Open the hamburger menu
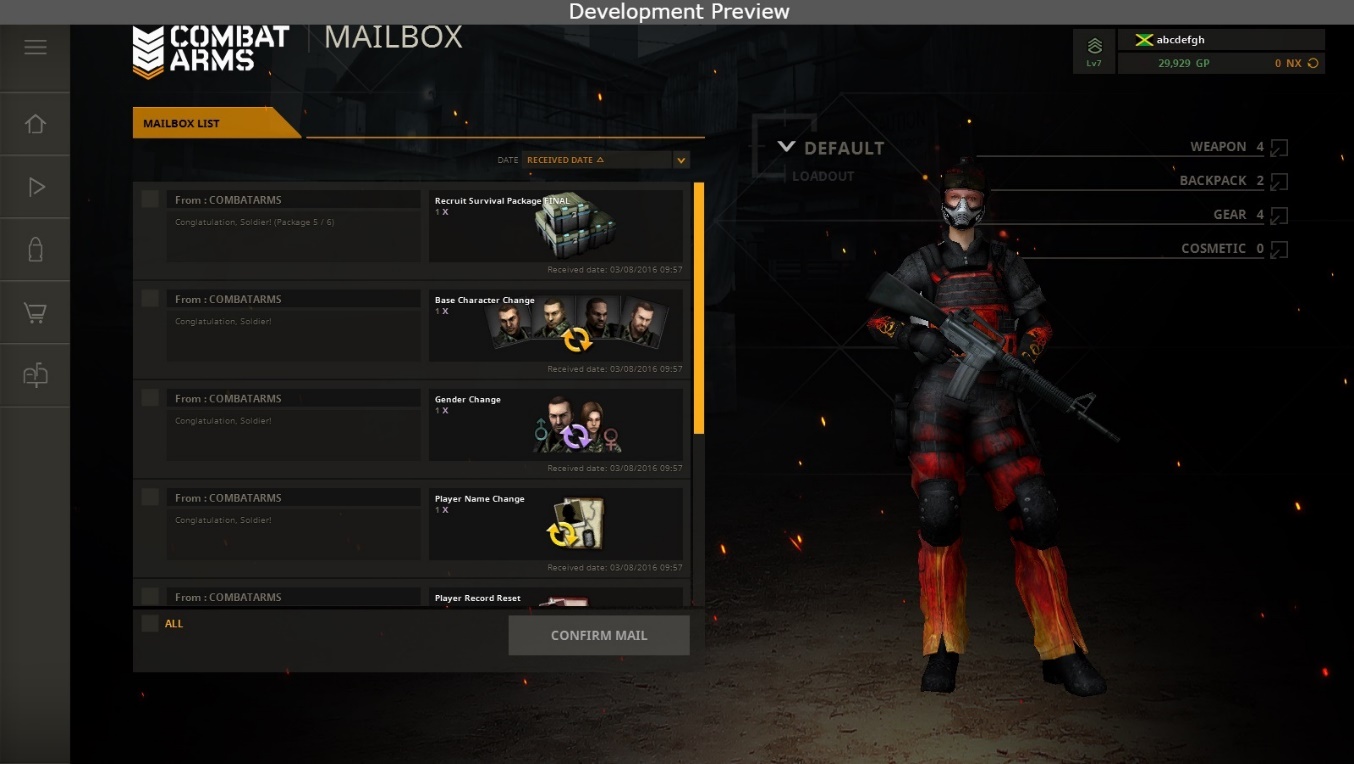 click(x=35, y=47)
